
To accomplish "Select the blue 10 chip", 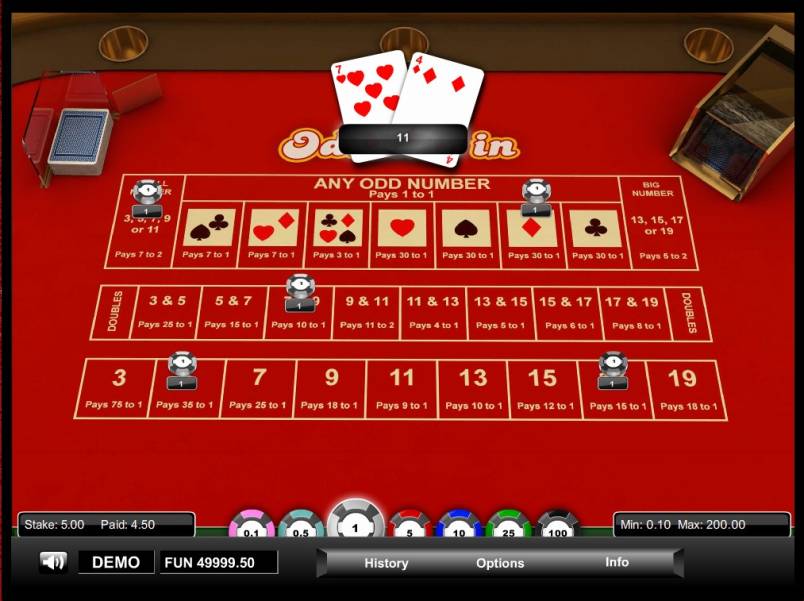I will (x=459, y=527).
